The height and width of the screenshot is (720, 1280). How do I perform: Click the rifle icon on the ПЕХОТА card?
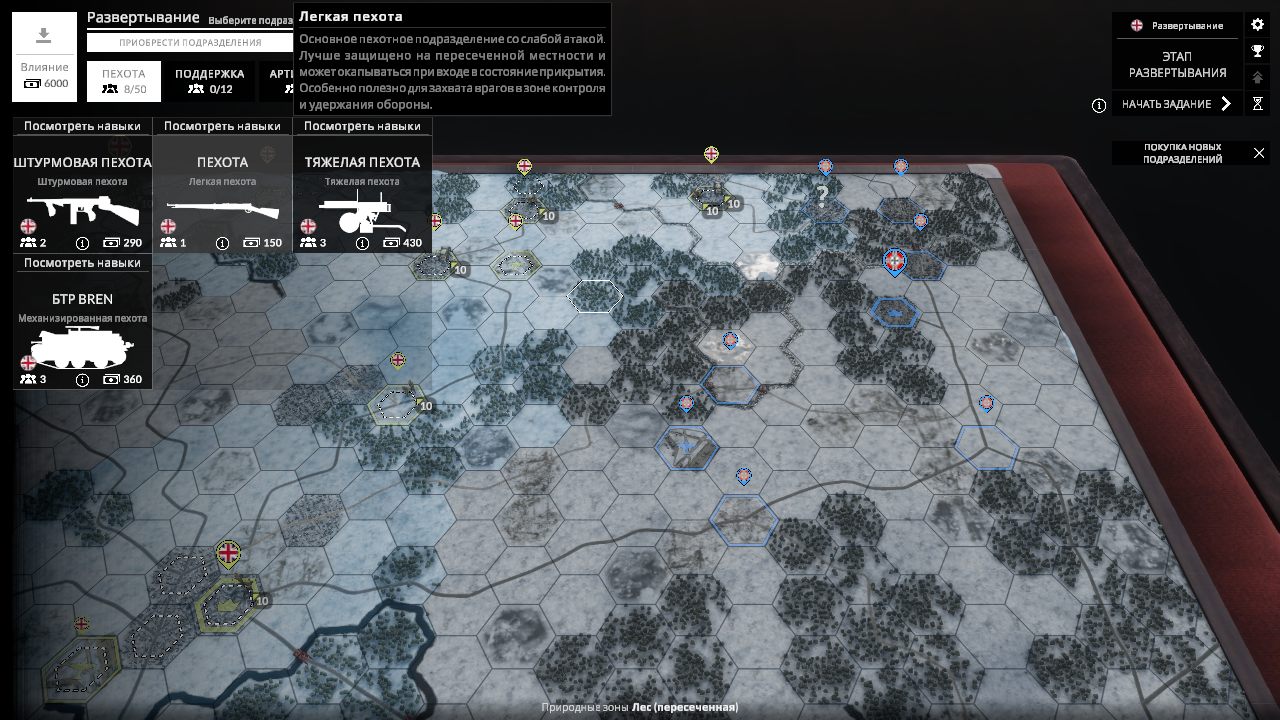(222, 210)
